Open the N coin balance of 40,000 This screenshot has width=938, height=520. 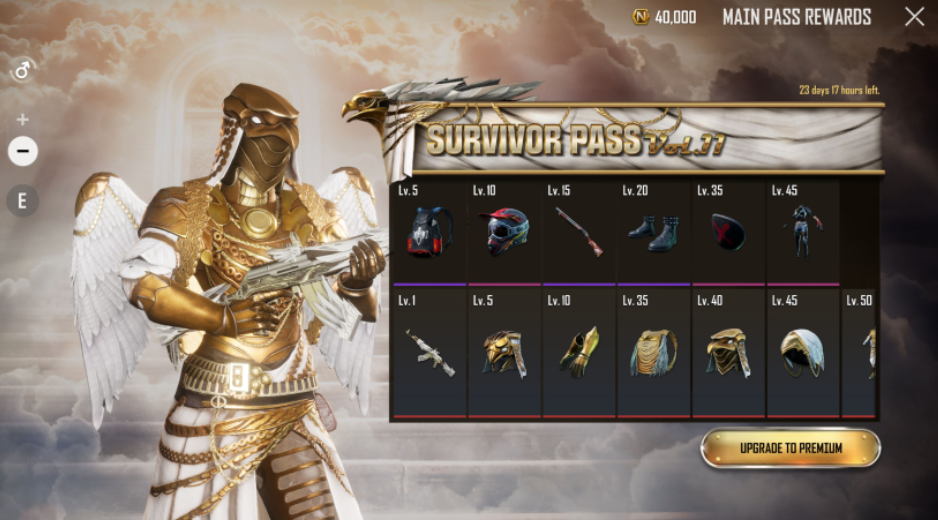pos(666,17)
